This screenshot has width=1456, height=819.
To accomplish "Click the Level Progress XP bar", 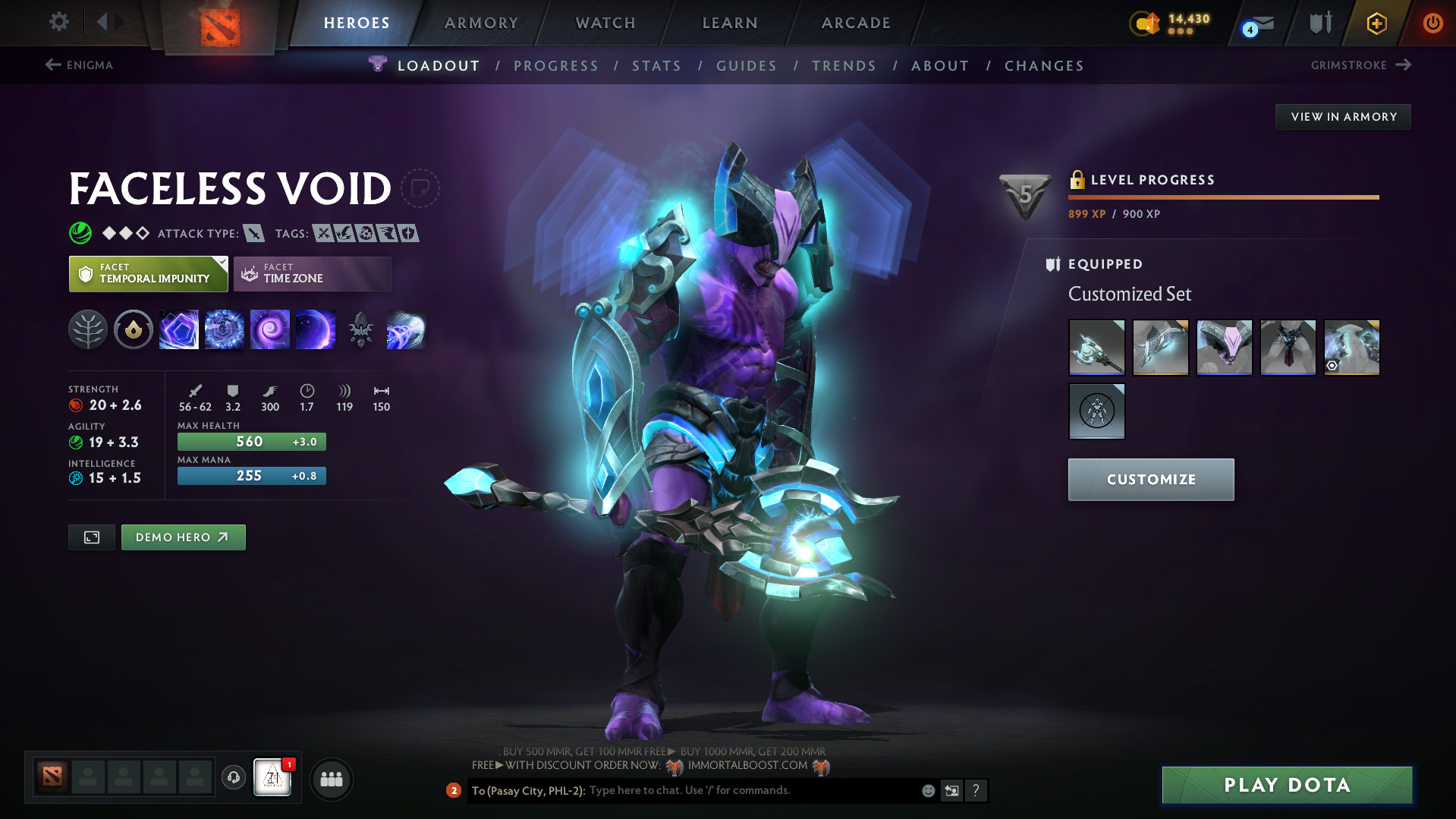I will pyautogui.click(x=1223, y=197).
